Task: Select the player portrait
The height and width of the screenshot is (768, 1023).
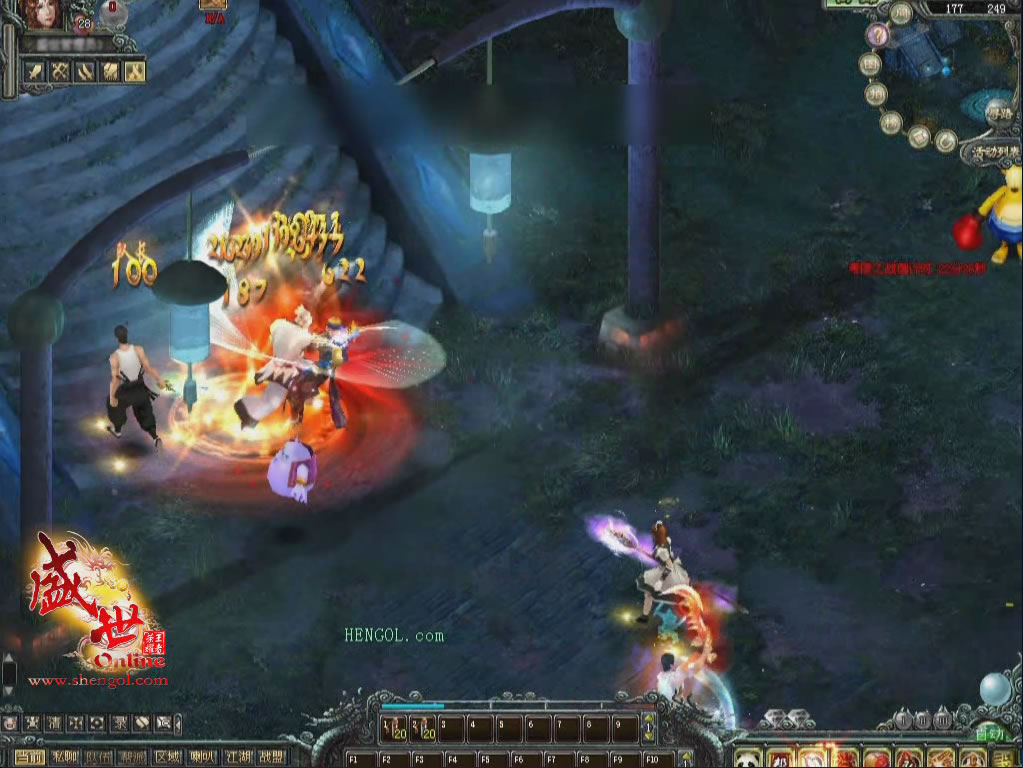Action: pos(42,14)
